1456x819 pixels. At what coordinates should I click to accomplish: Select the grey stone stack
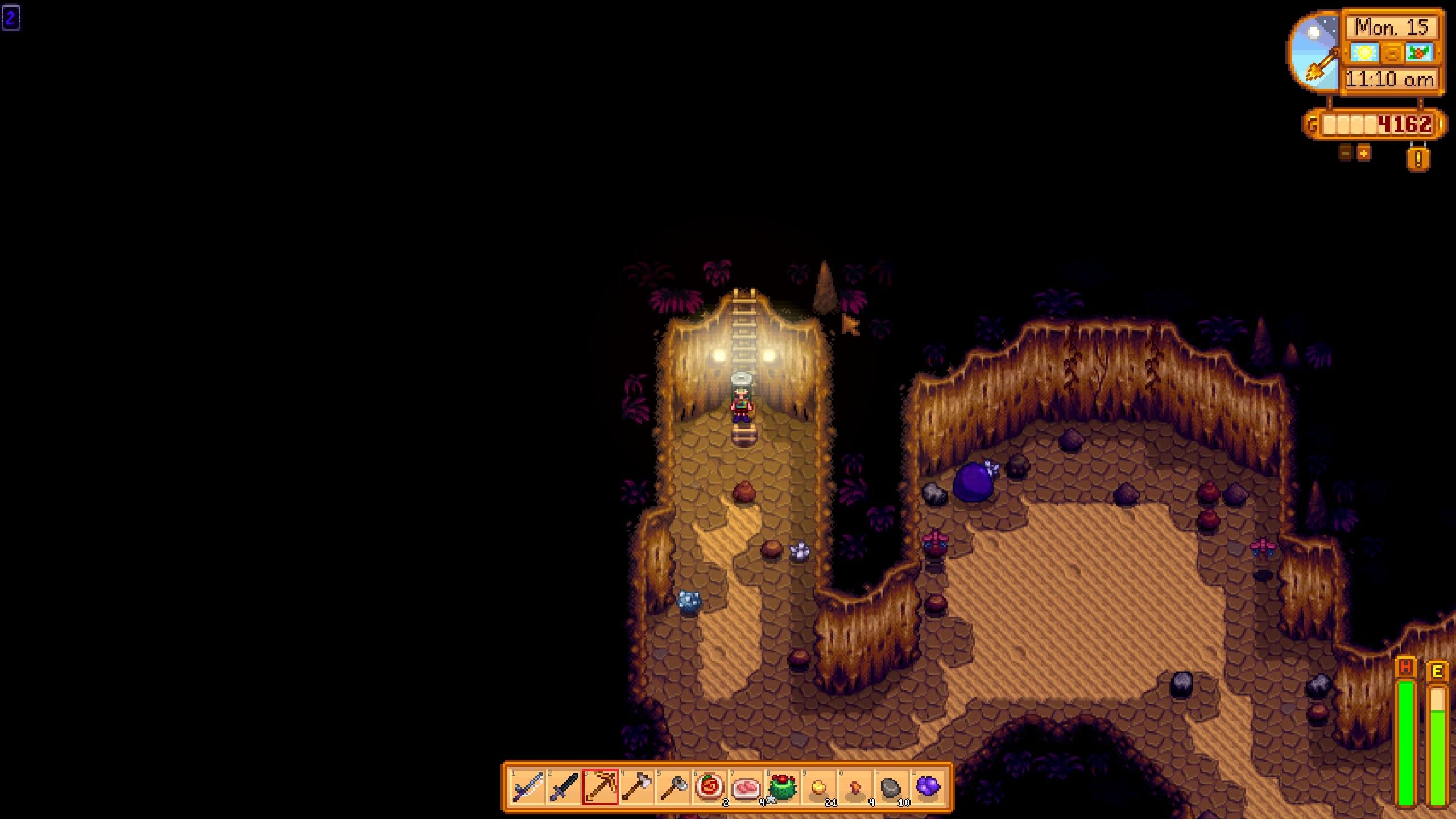(x=891, y=788)
